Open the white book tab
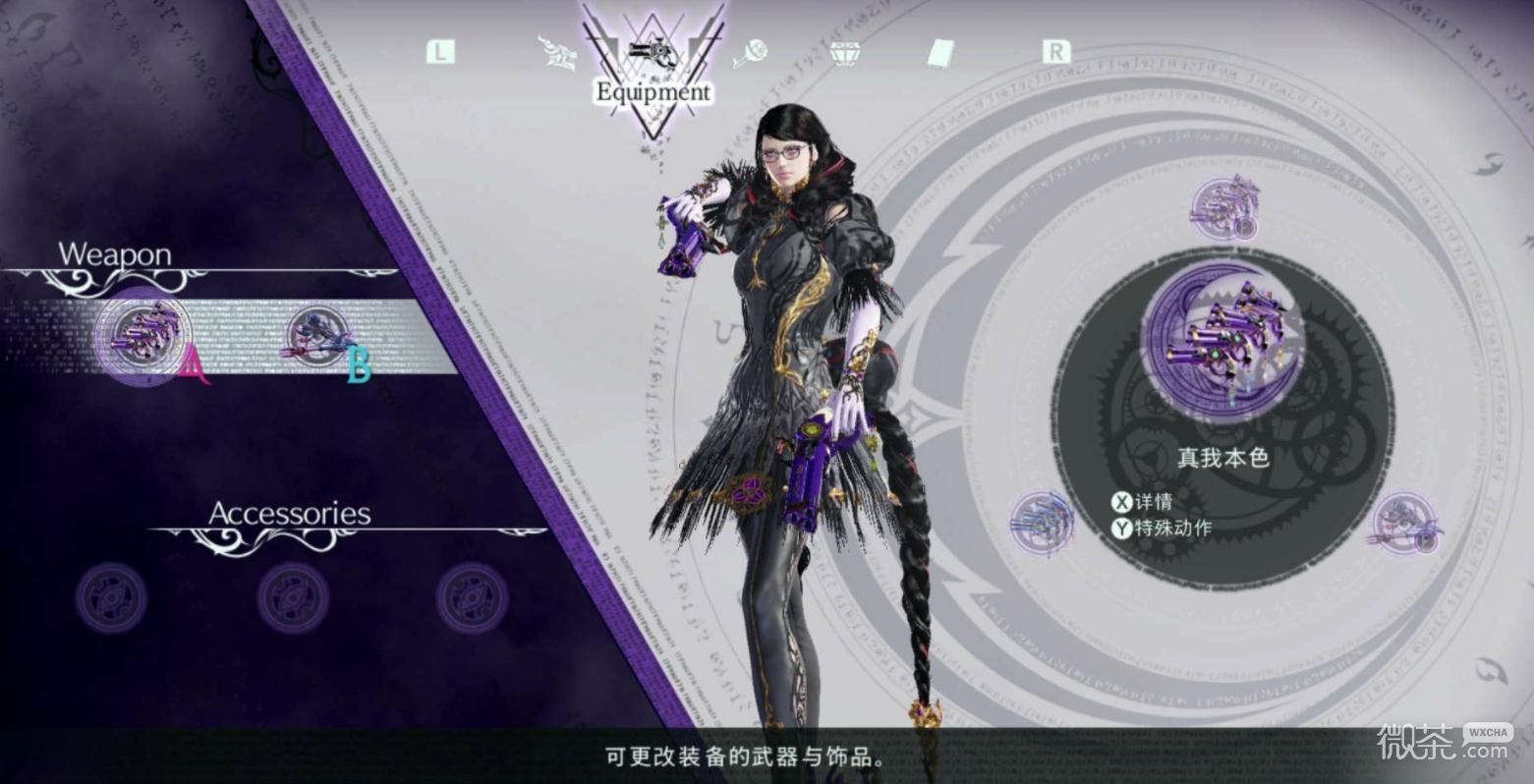Screen dimensions: 1534x784 940,53
